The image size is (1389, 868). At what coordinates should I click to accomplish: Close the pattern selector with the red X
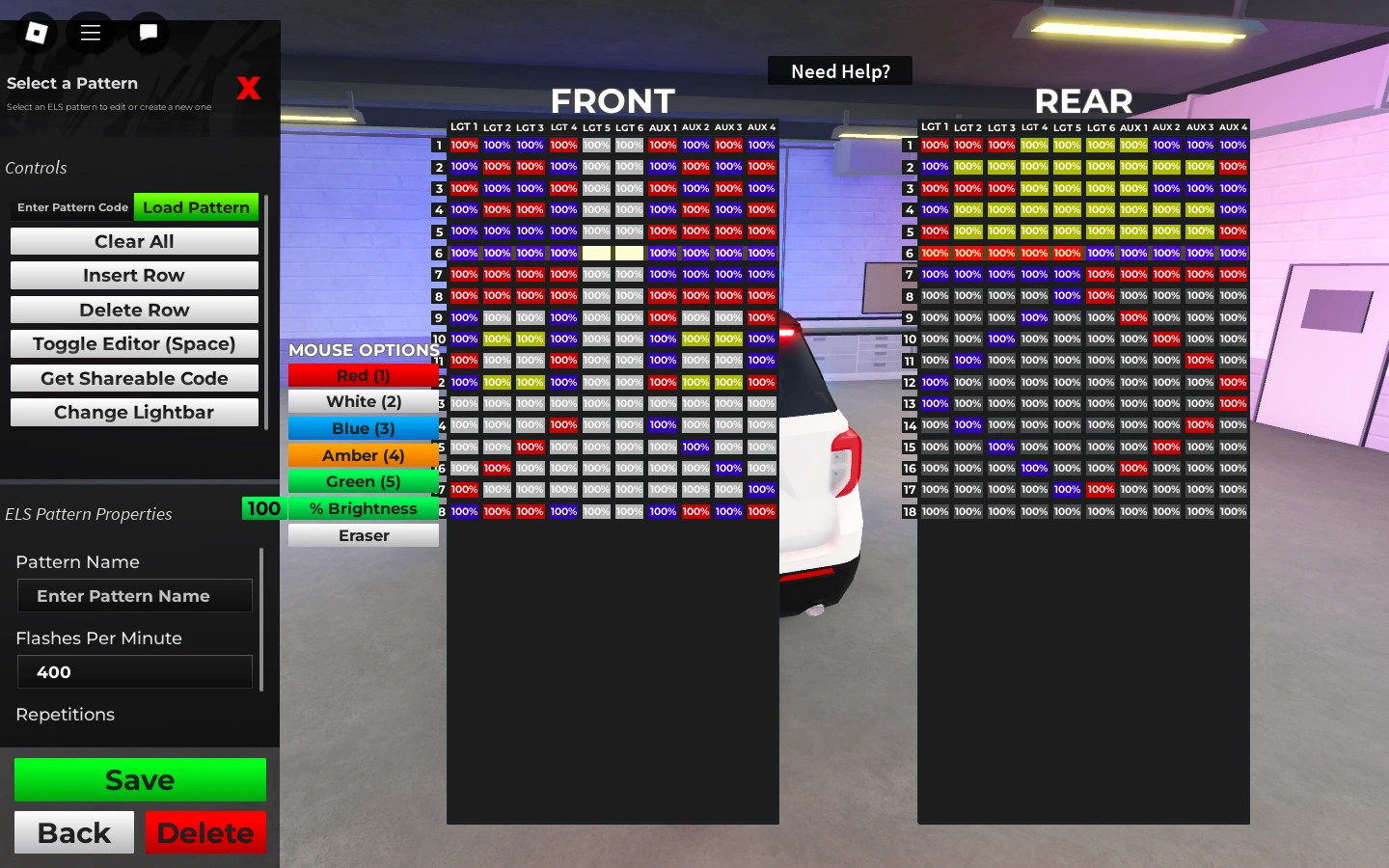pos(249,88)
